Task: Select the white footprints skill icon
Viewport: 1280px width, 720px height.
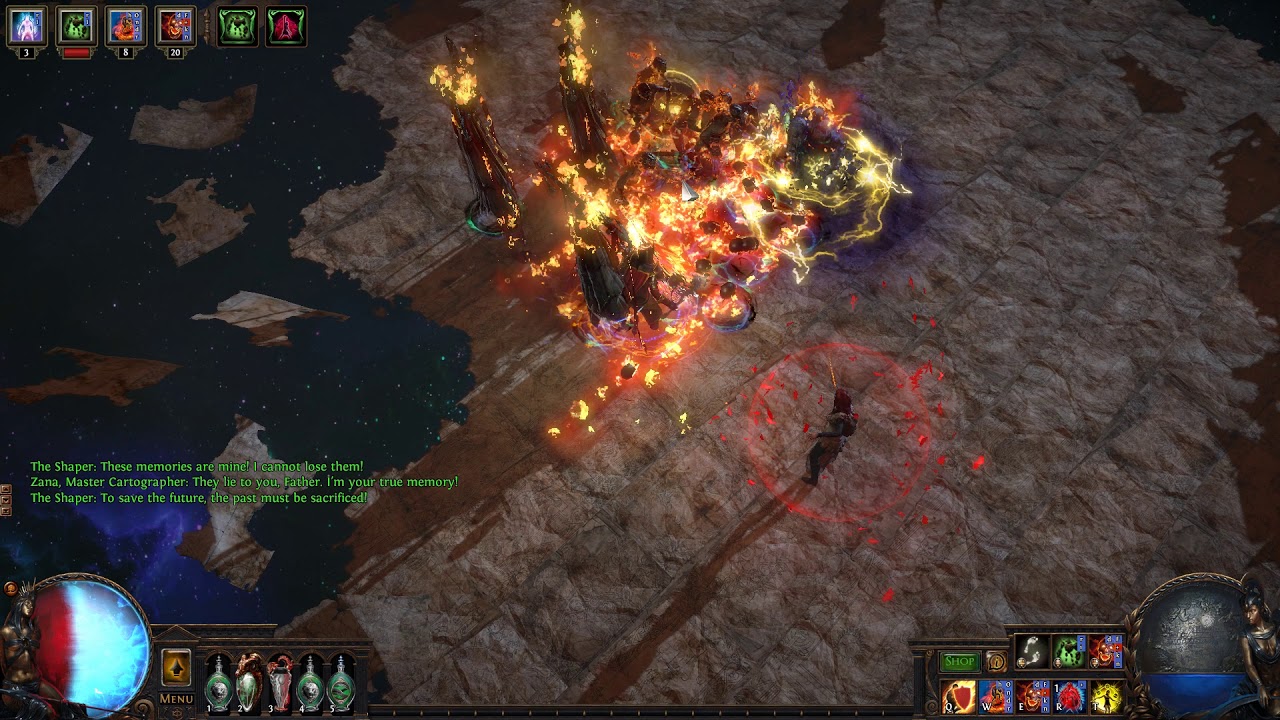Action: tap(1032, 652)
